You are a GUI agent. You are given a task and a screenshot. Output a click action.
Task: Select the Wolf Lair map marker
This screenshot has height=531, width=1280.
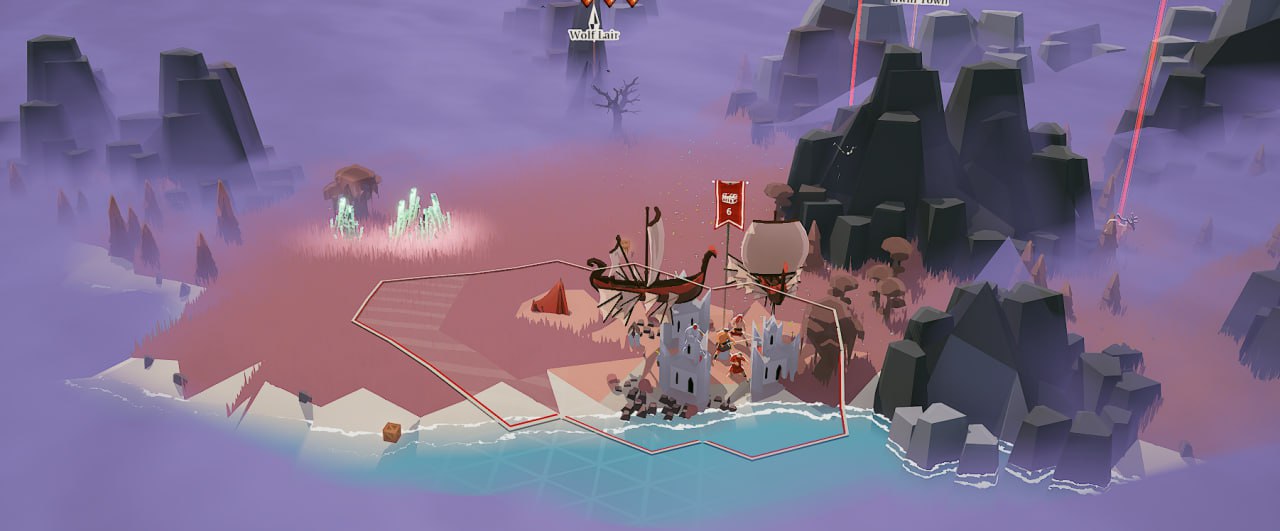594,22
